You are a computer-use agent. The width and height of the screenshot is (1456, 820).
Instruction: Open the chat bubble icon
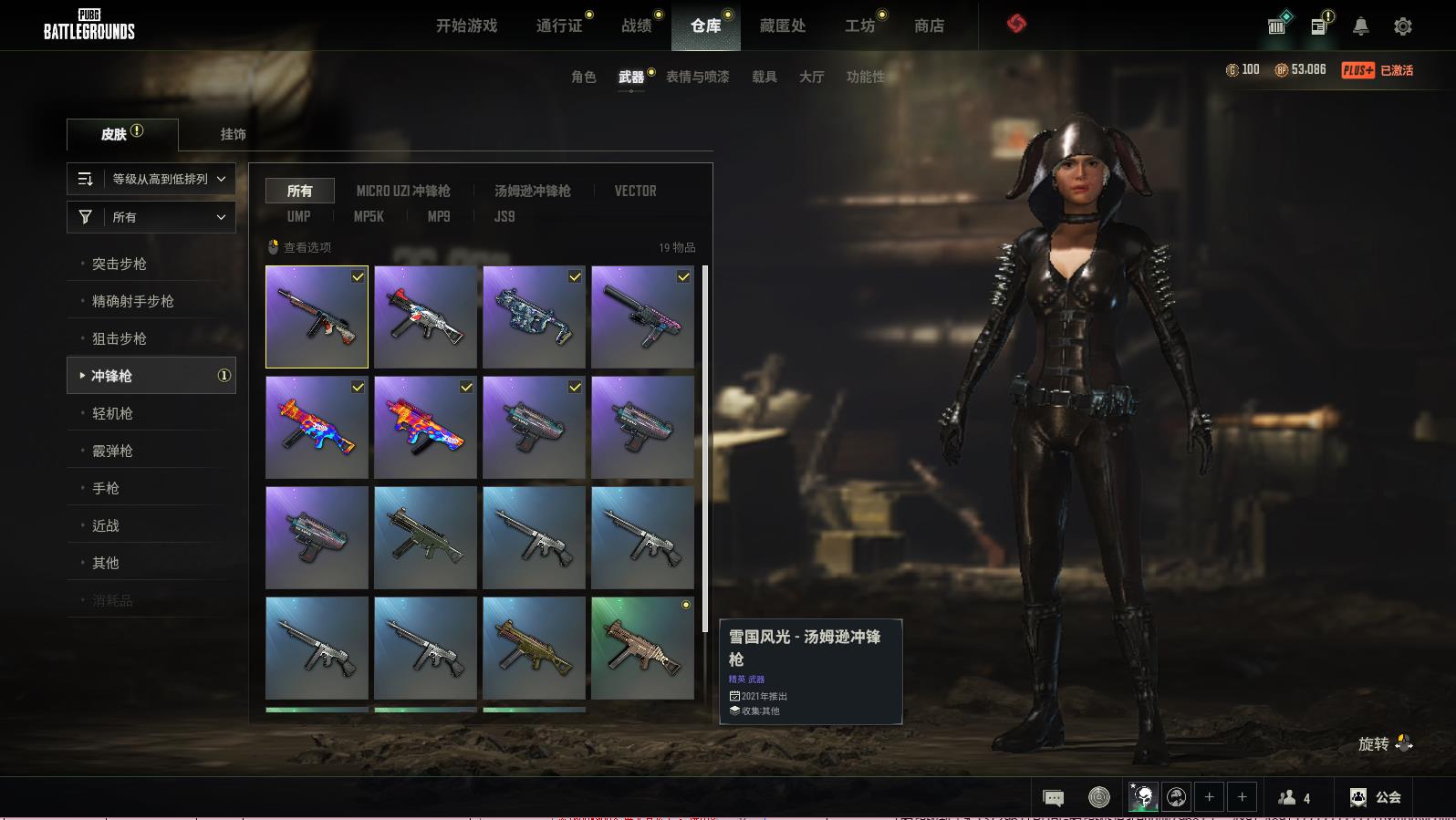pos(1053,798)
